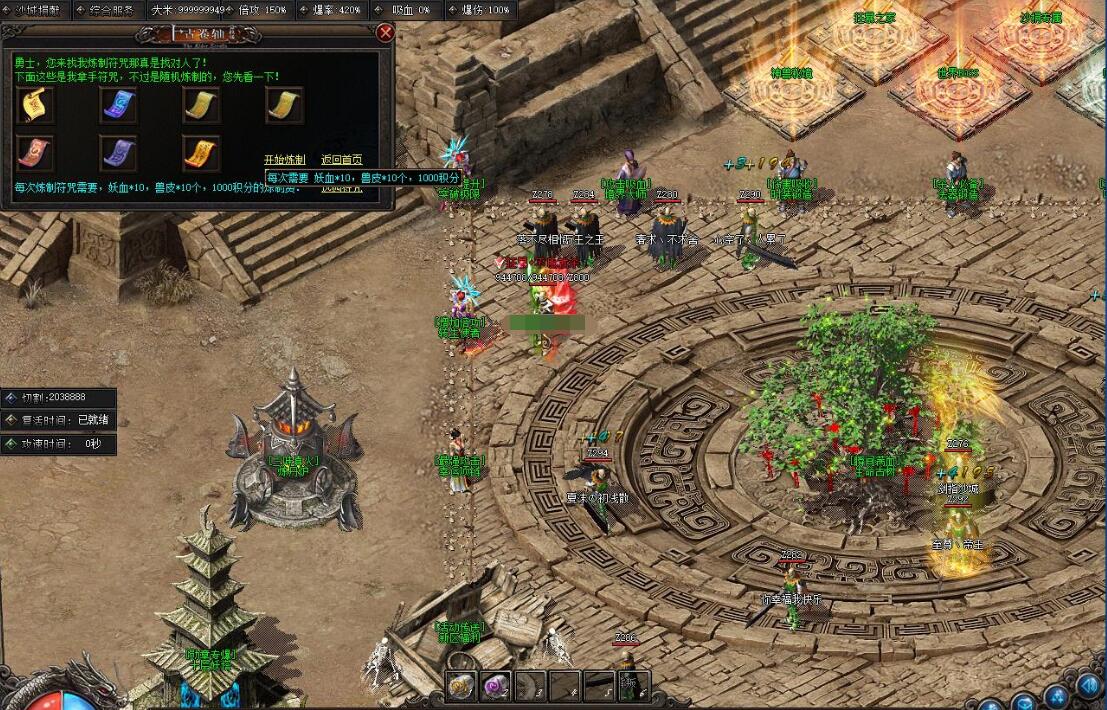The image size is (1107, 710).
Task: Close the ancient scroll dialog
Action: coord(385,32)
